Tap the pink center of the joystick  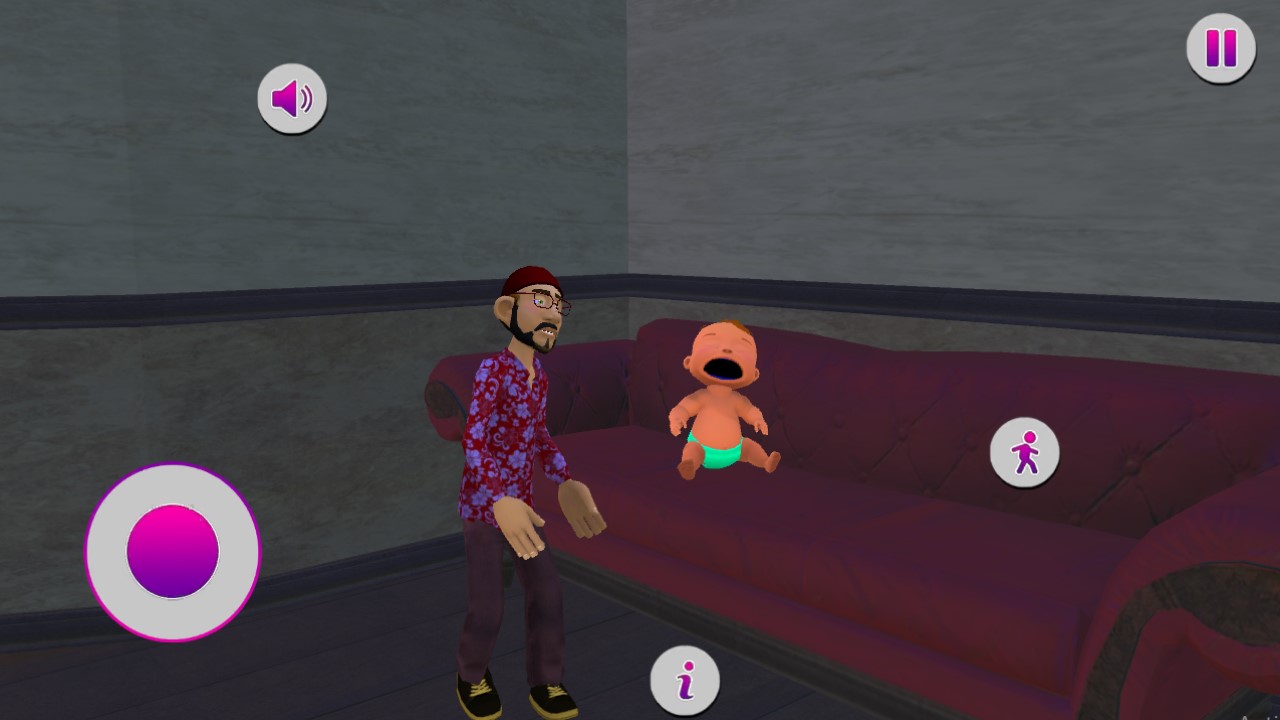pos(172,551)
